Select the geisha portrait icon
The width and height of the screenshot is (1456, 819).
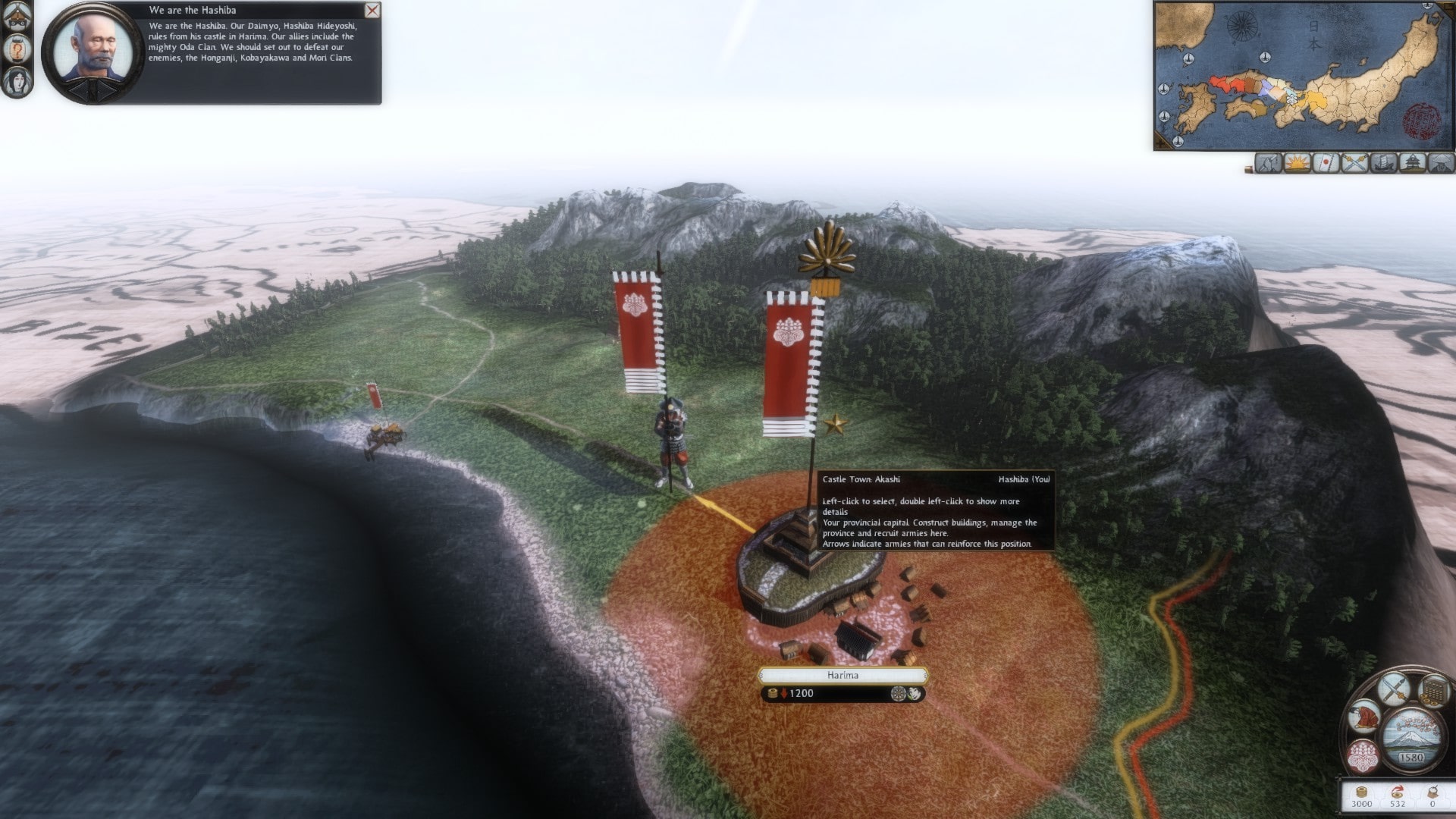point(17,81)
